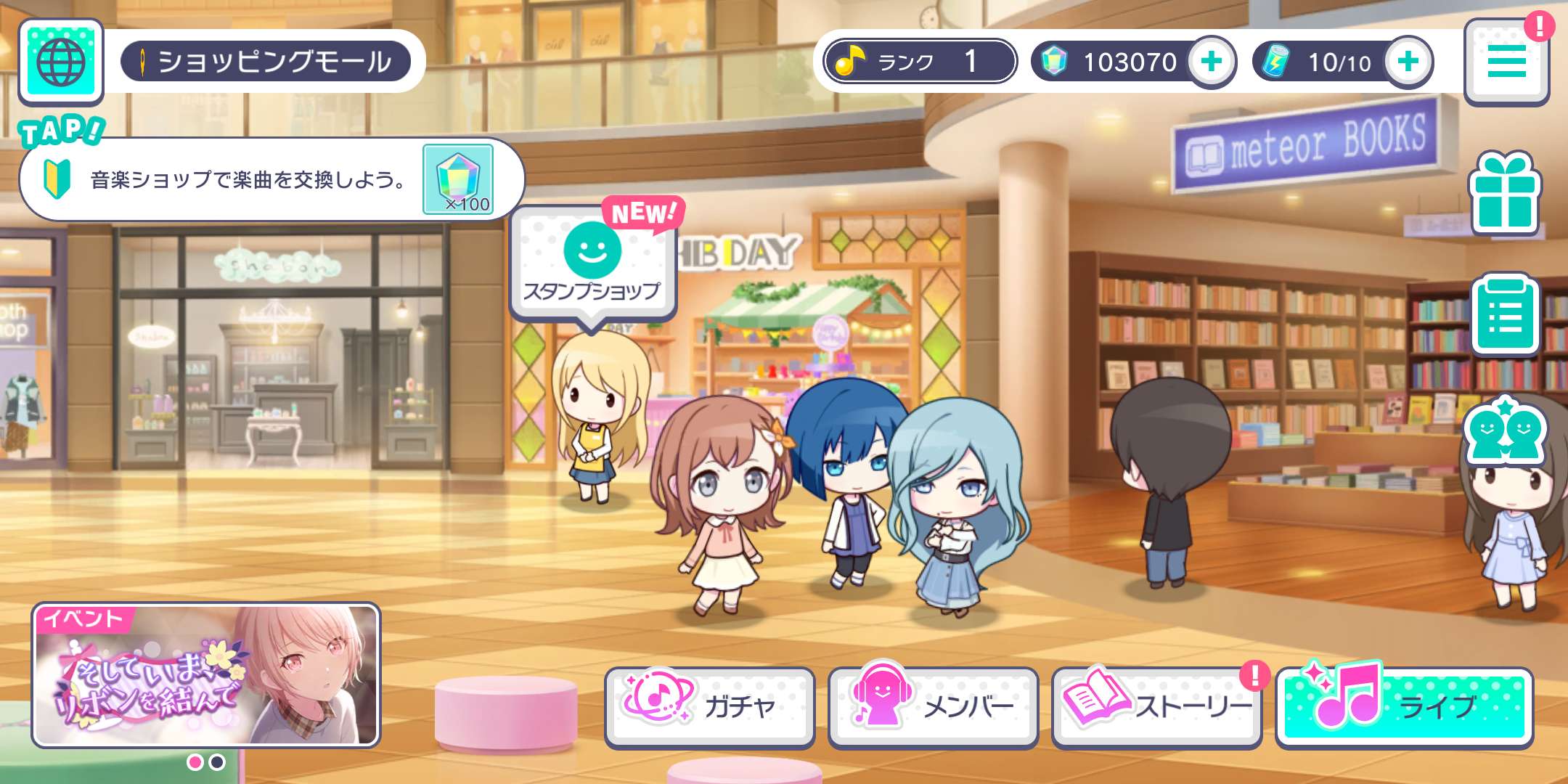Open the gift box present icon
This screenshot has width=1568, height=784.
1505,193
